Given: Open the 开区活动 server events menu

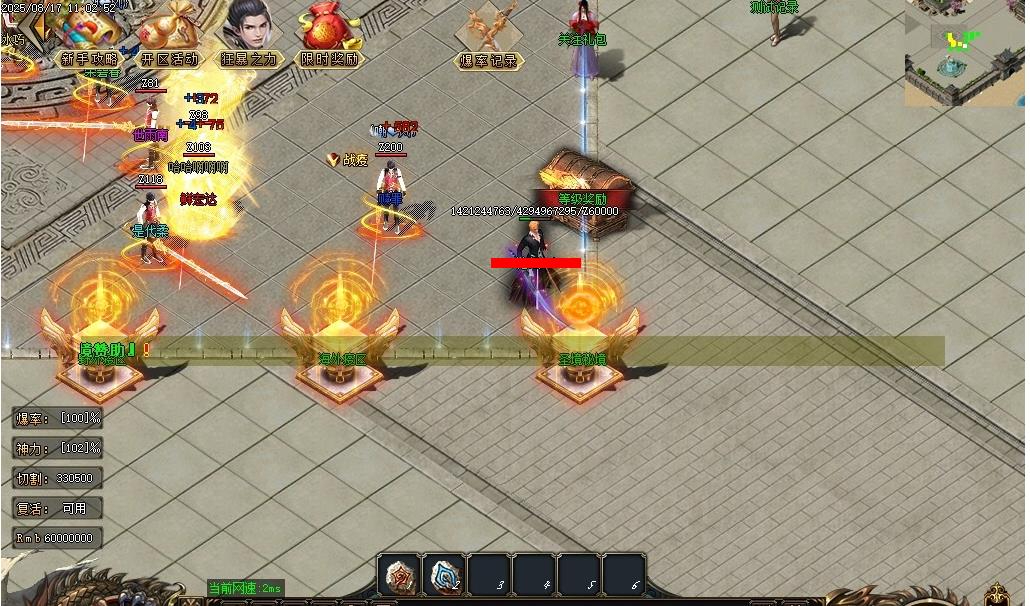Looking at the screenshot, I should point(168,40).
